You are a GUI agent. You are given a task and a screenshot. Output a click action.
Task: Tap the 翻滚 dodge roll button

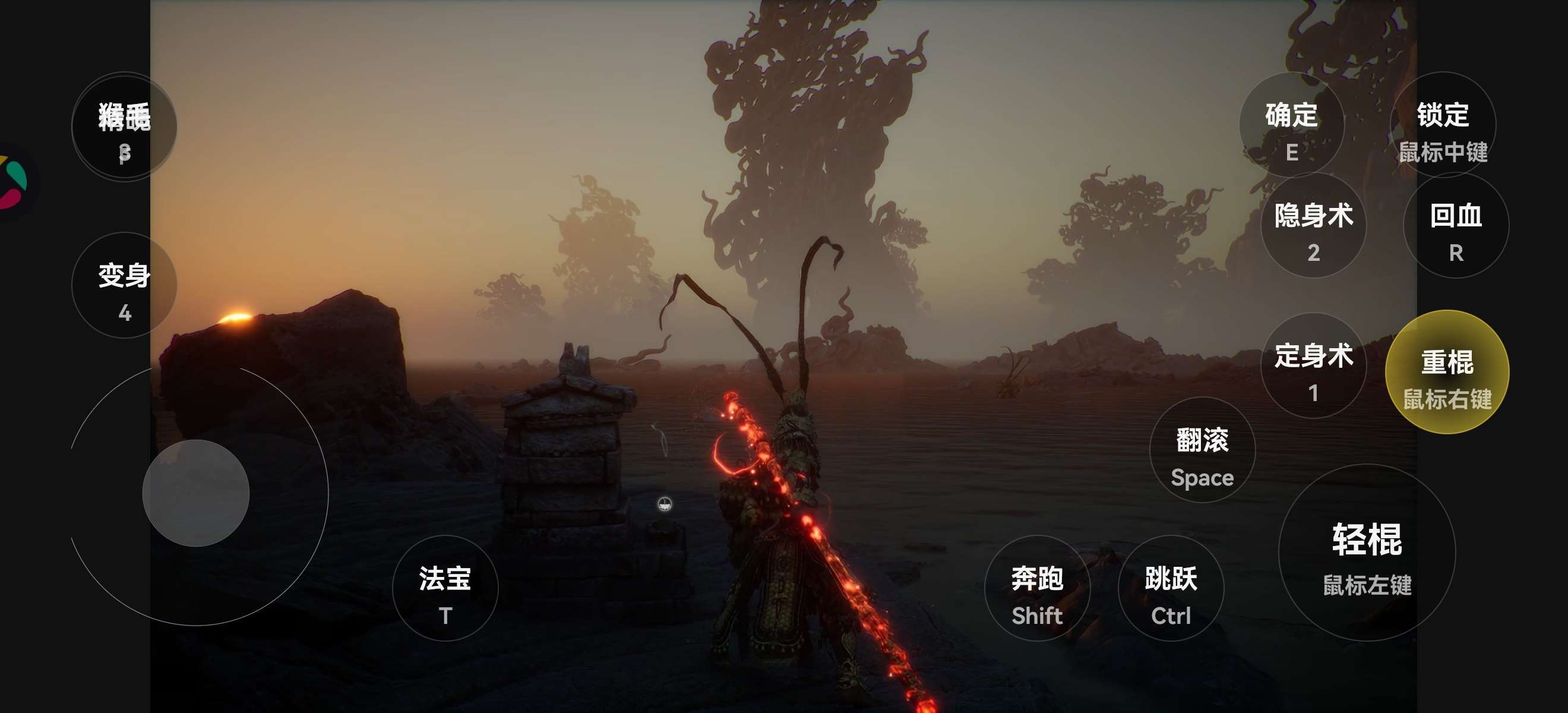click(1202, 450)
